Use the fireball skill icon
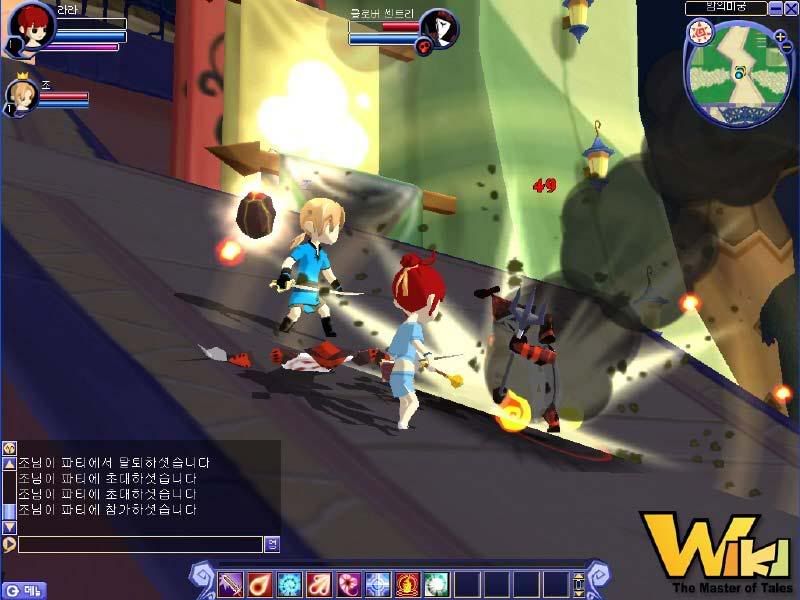 click(259, 583)
